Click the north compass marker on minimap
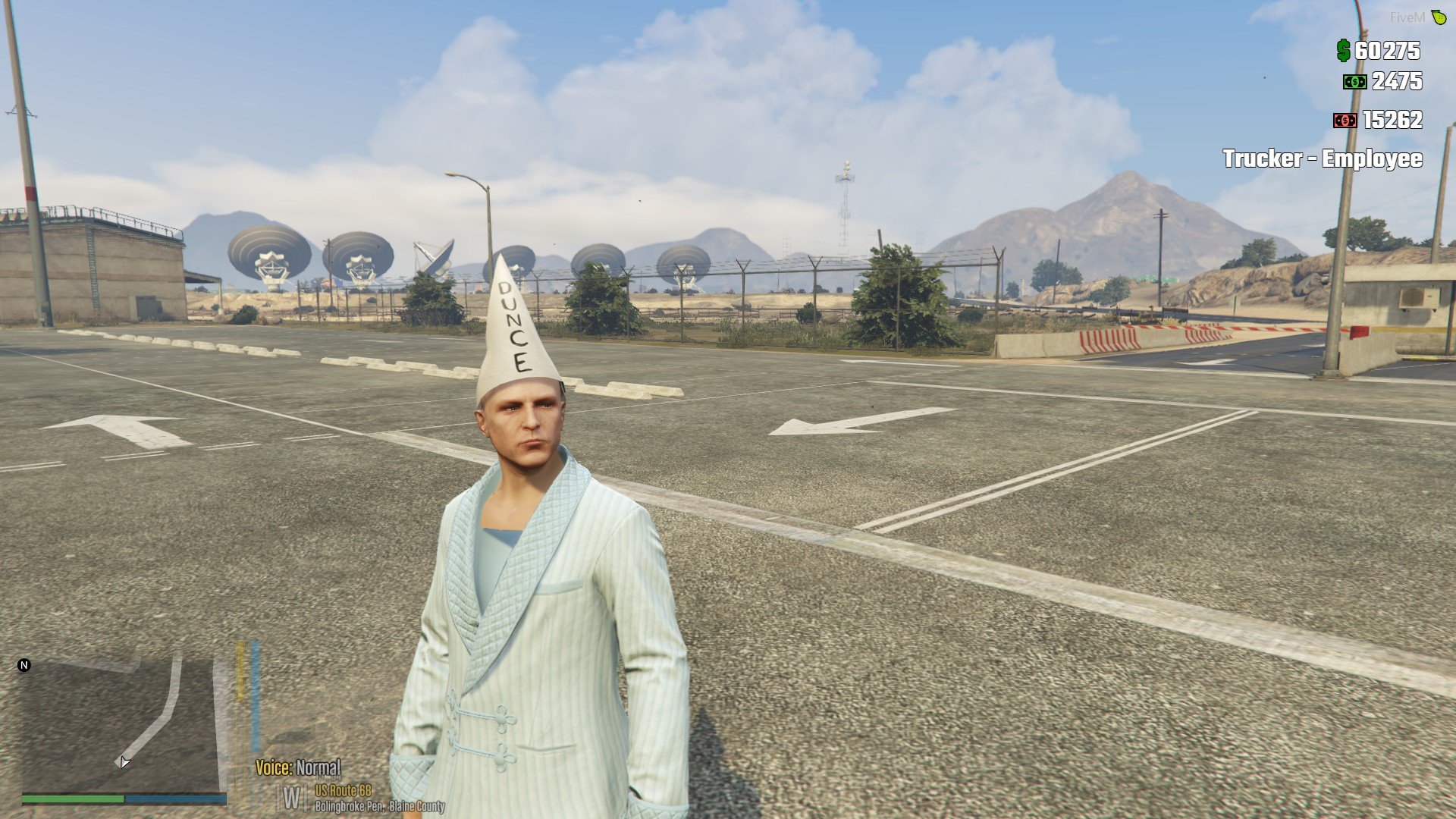This screenshot has width=1456, height=819. click(x=24, y=665)
